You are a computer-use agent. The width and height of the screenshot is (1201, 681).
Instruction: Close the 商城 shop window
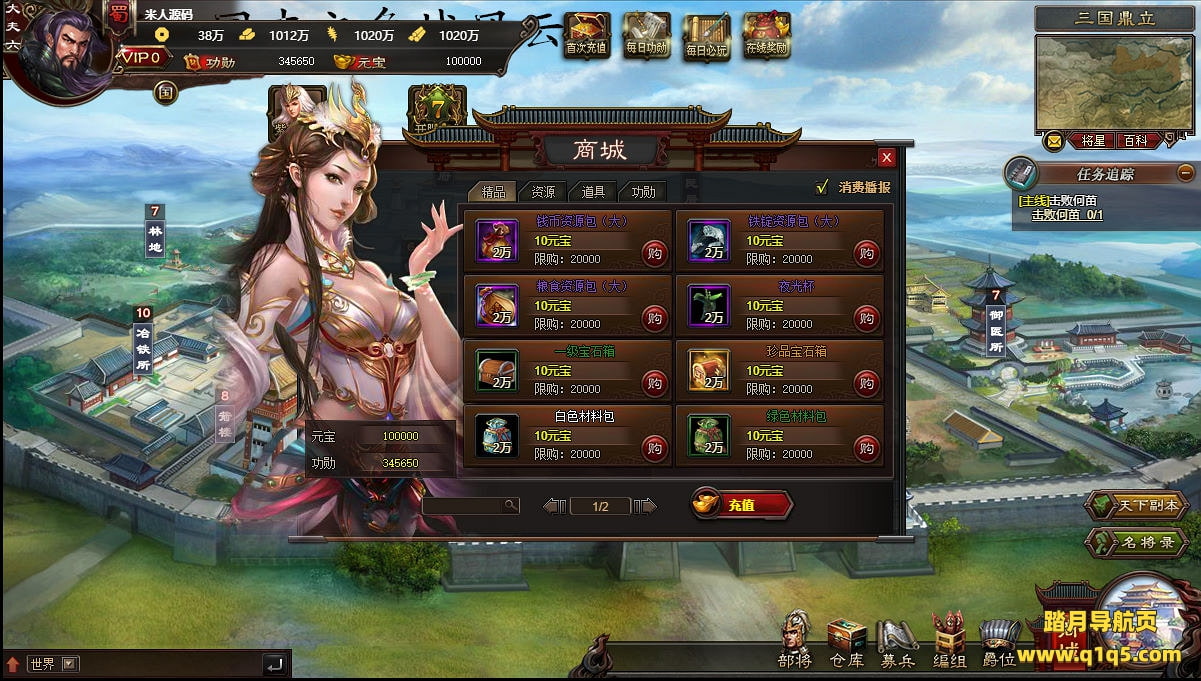[886, 158]
